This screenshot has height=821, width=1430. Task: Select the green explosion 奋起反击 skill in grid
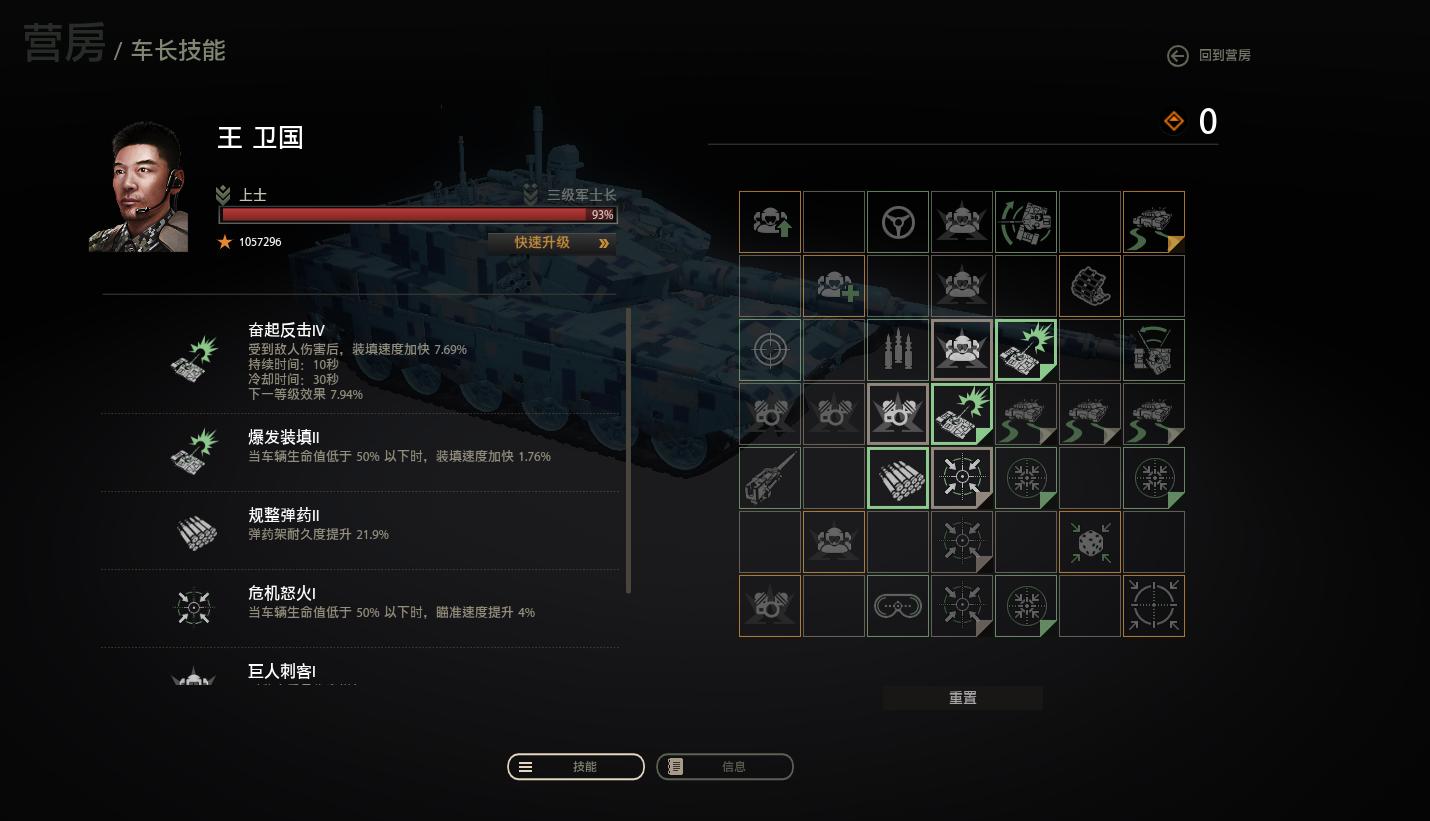1025,349
